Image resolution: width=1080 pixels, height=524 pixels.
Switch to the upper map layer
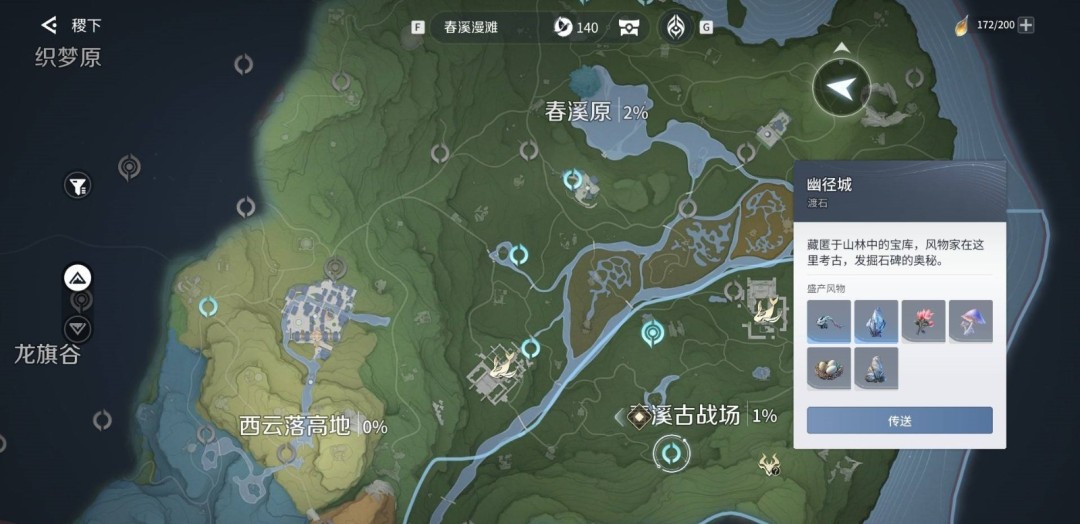pyautogui.click(x=78, y=278)
